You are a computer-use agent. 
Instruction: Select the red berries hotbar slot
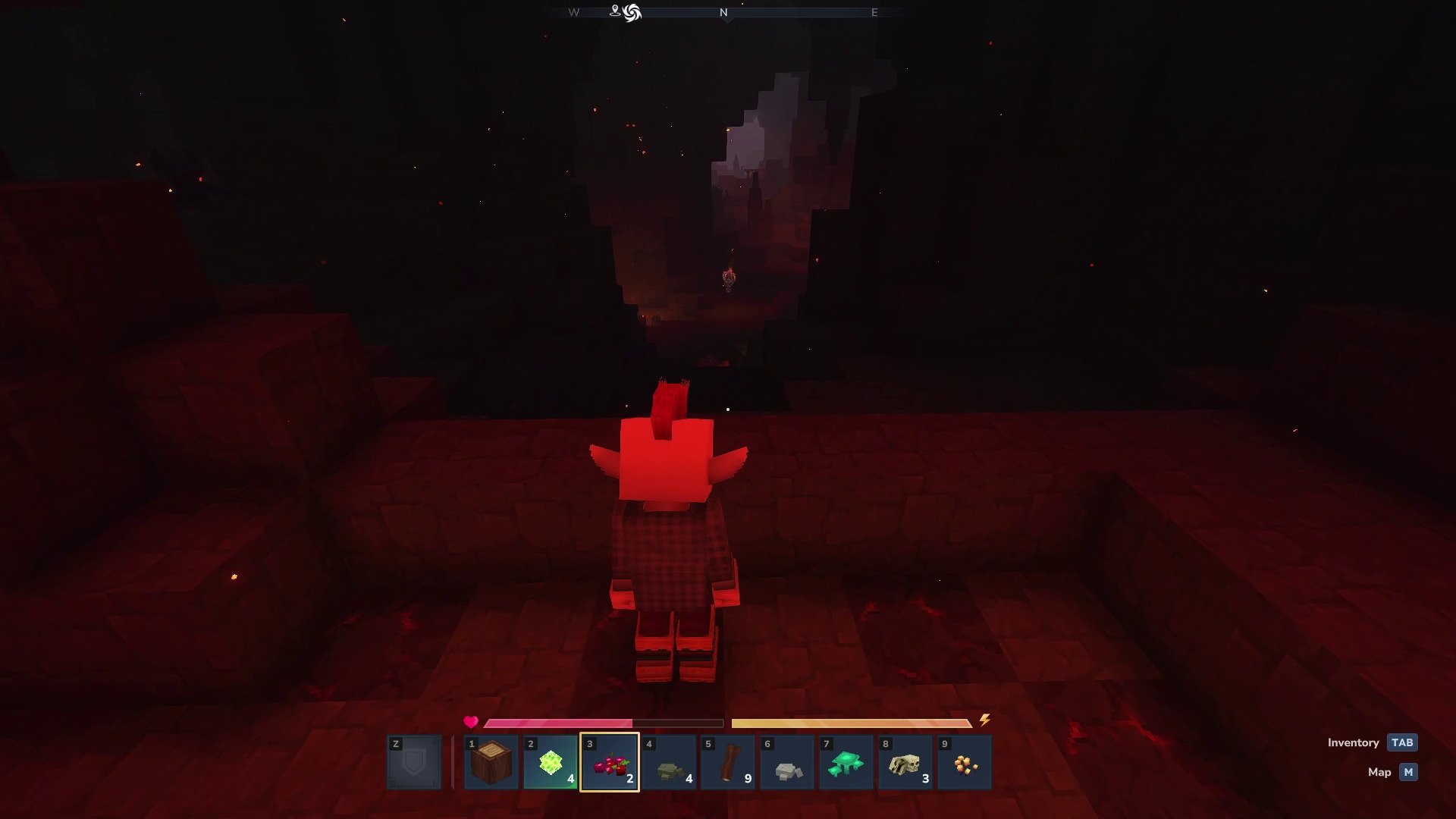(610, 762)
